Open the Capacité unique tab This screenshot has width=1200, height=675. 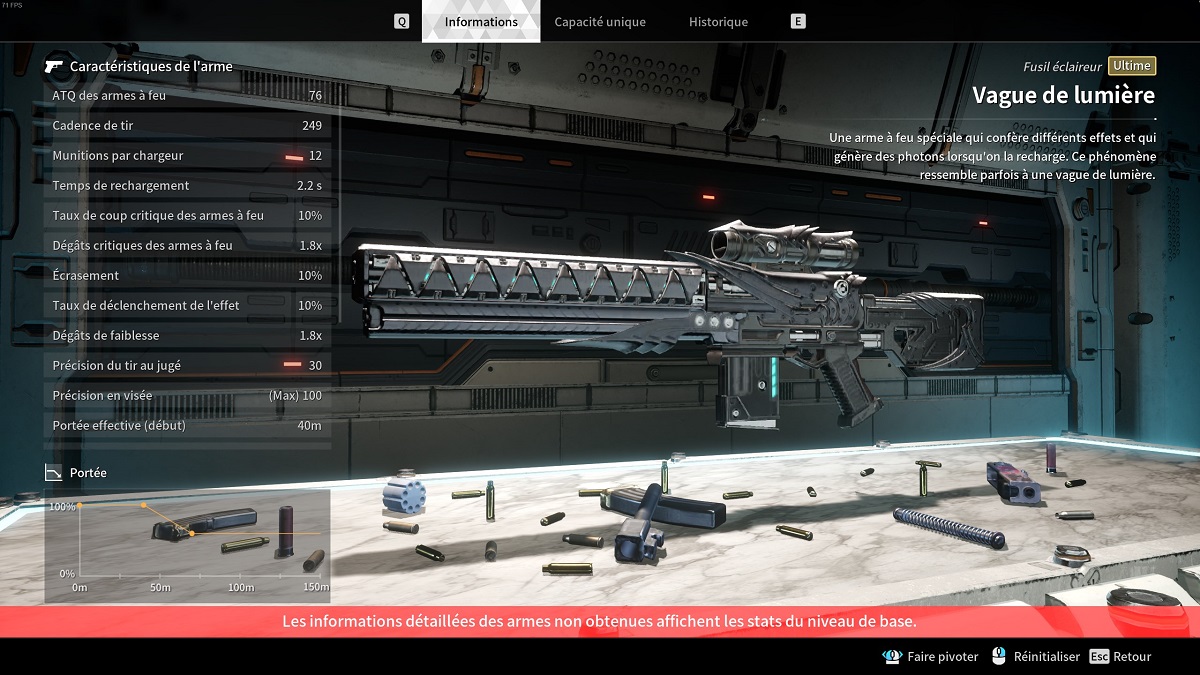point(600,22)
